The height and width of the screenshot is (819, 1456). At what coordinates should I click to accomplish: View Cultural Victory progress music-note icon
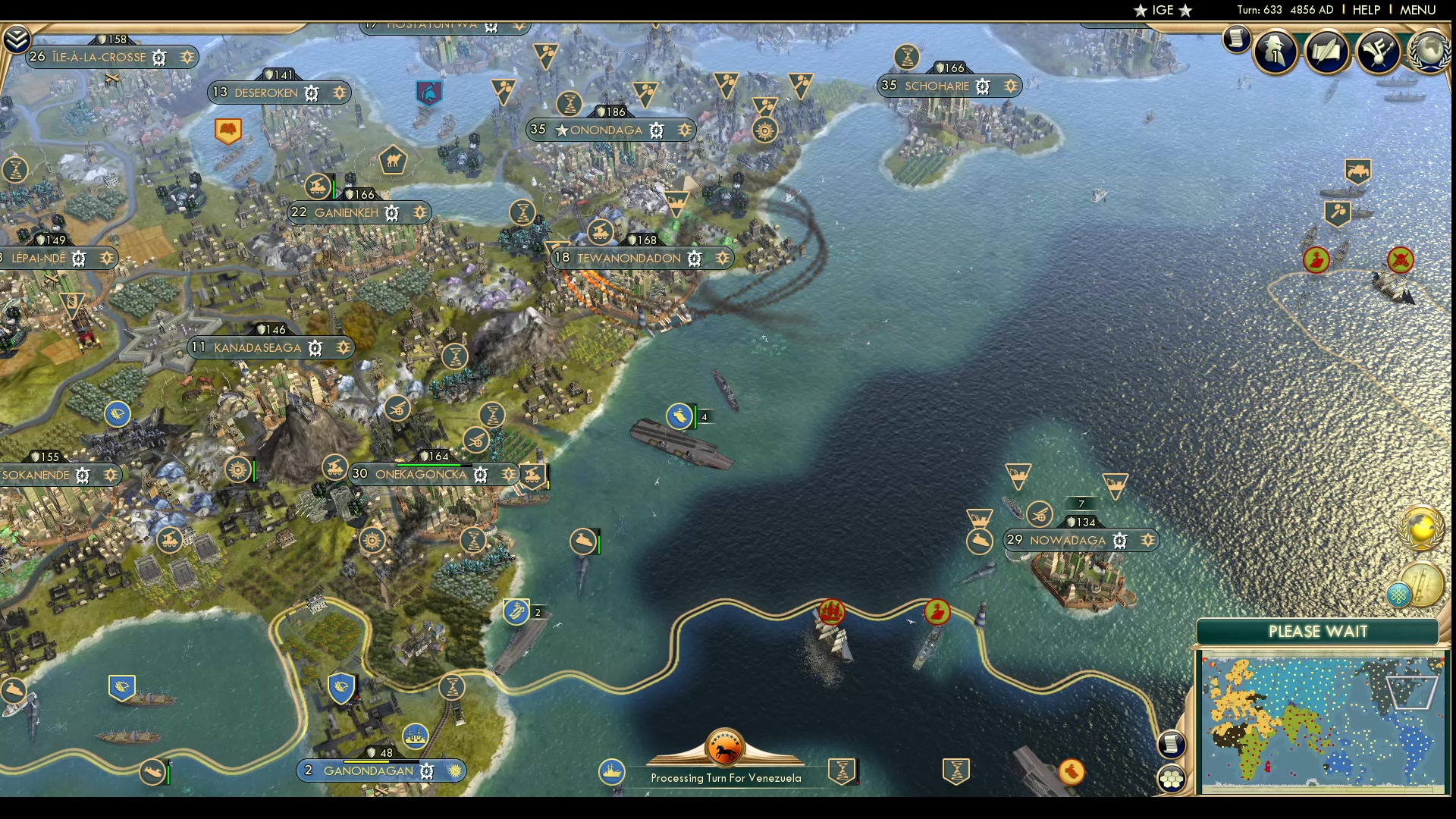[x=1379, y=51]
